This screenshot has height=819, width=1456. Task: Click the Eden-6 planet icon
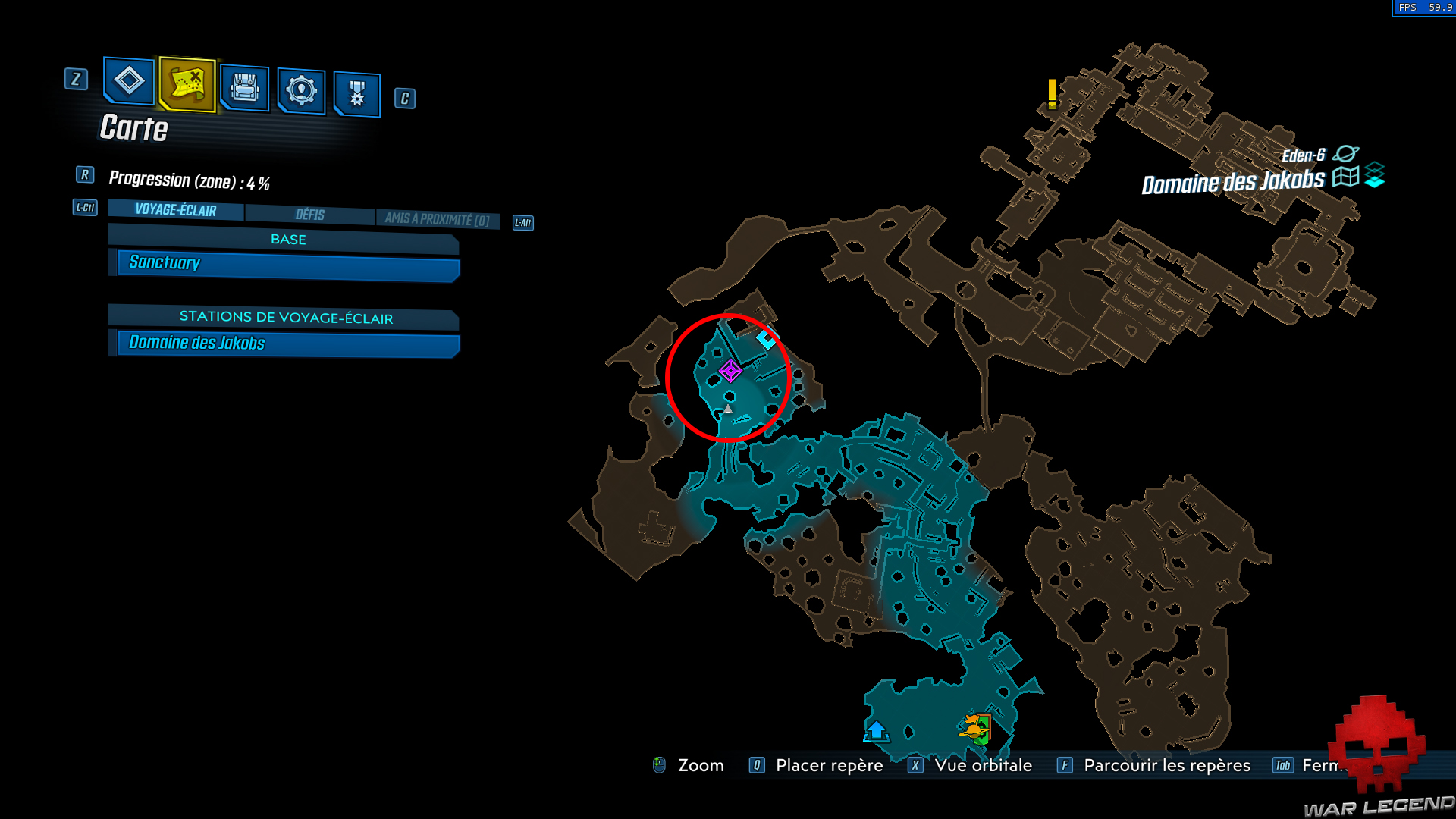(1346, 153)
